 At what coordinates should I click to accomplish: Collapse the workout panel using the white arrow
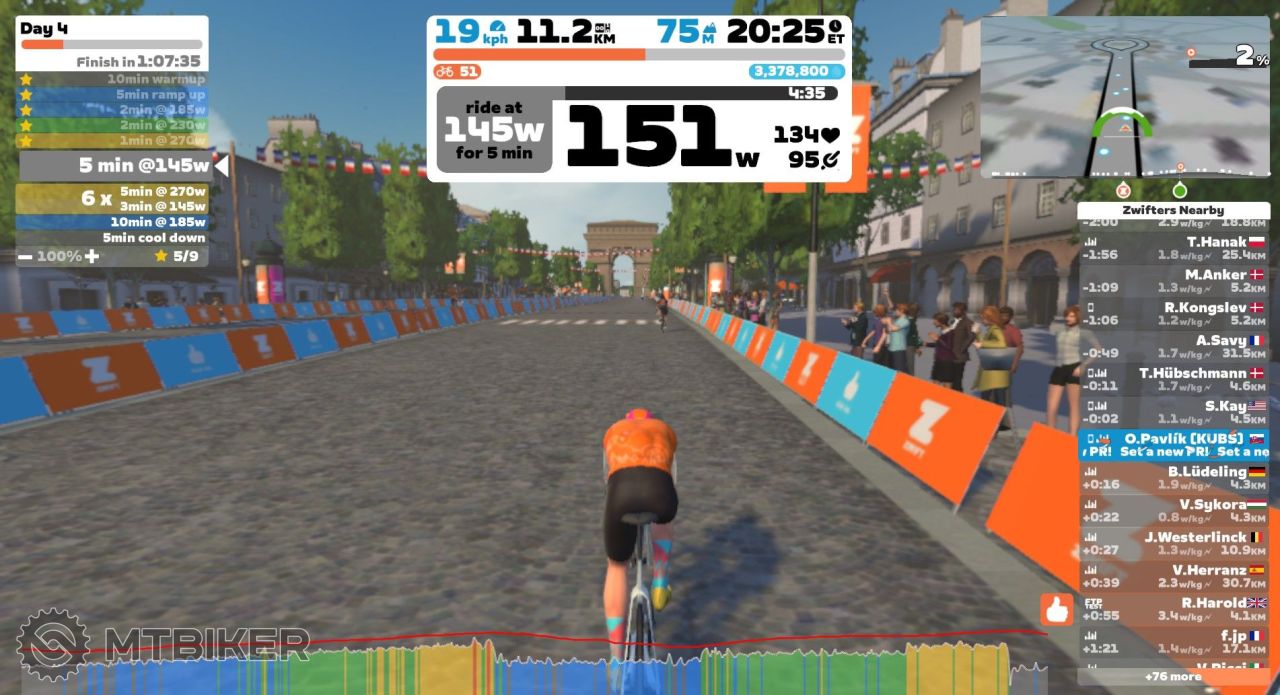point(221,166)
